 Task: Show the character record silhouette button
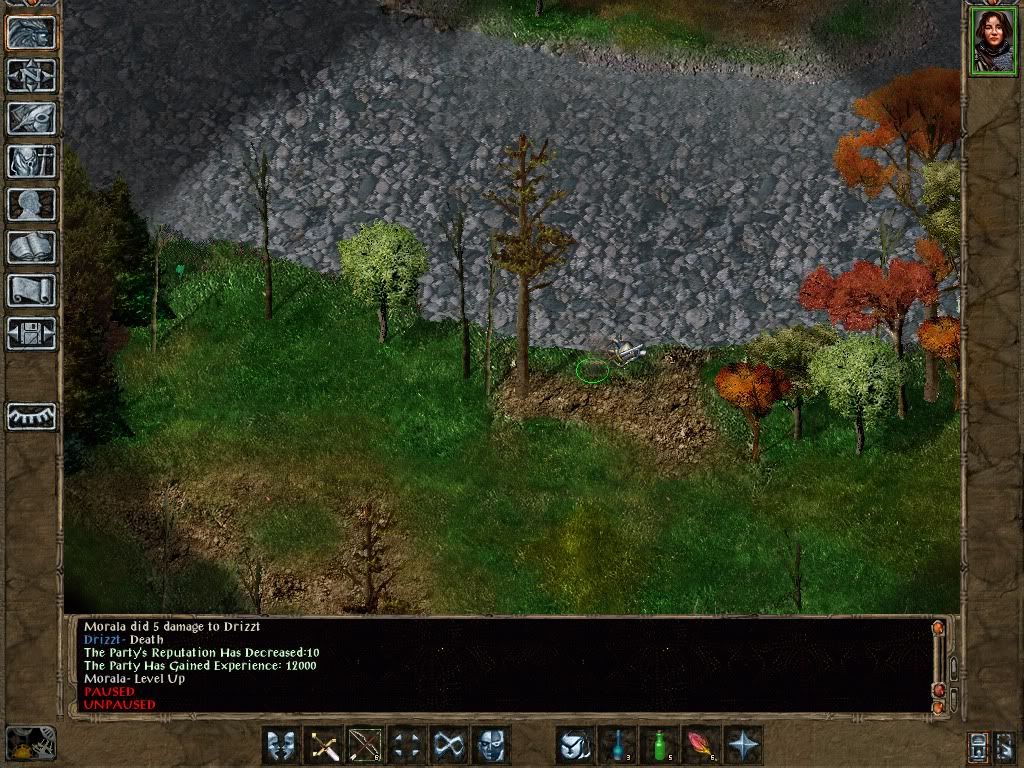(x=32, y=204)
